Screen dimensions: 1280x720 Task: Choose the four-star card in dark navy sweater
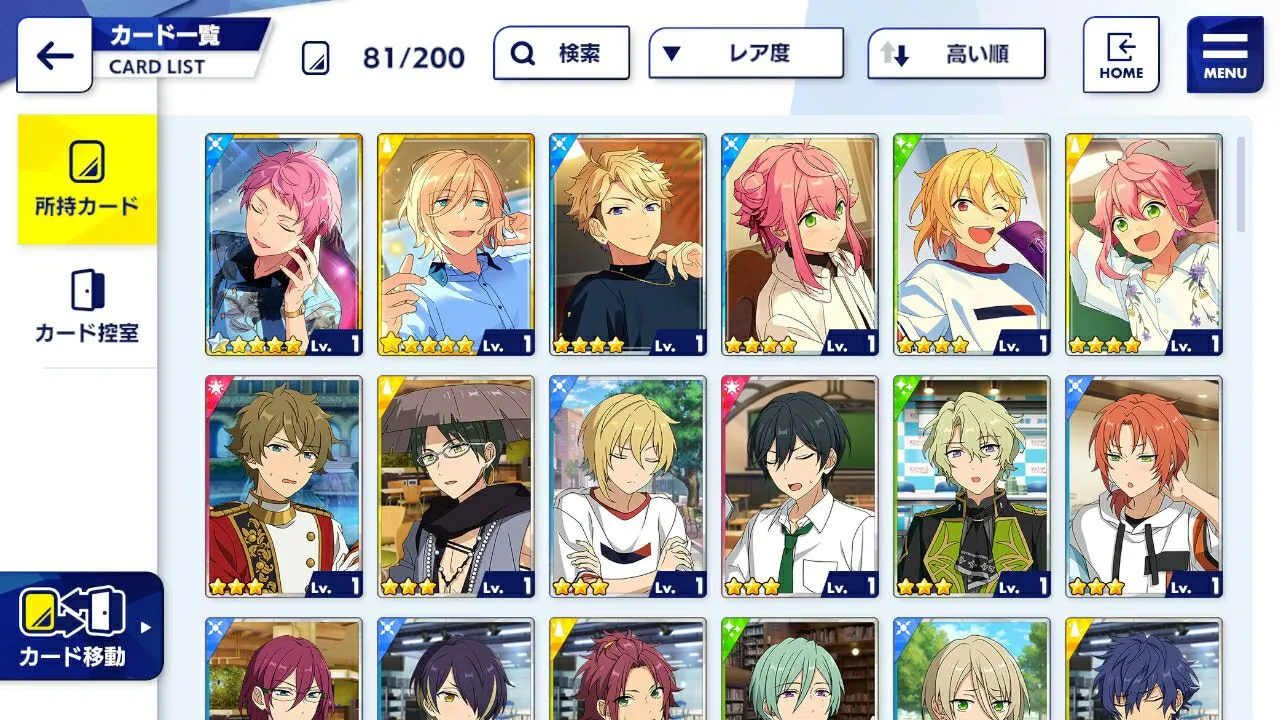point(628,244)
